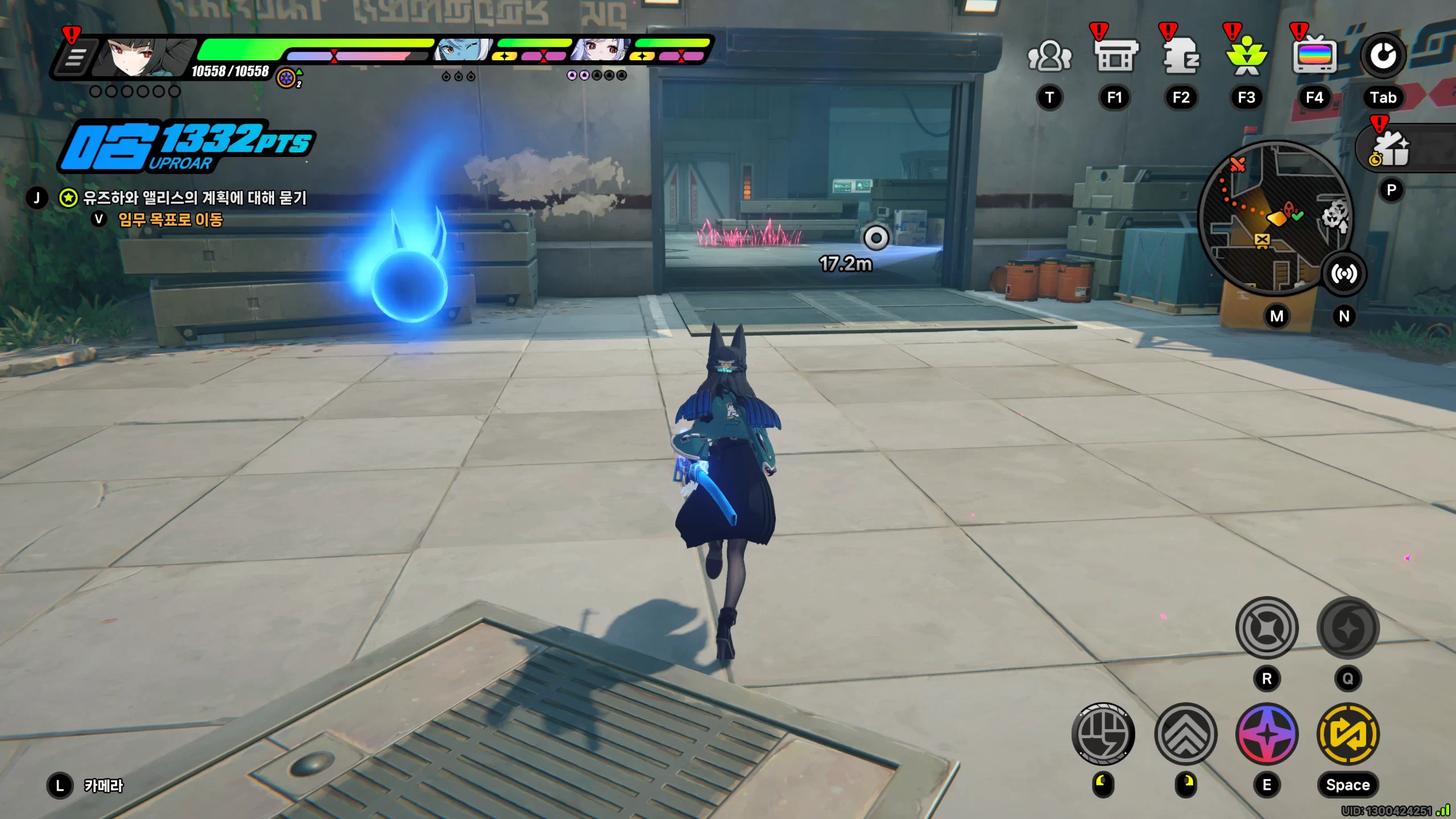Use the dark ultimate skill icon

coord(1348,628)
